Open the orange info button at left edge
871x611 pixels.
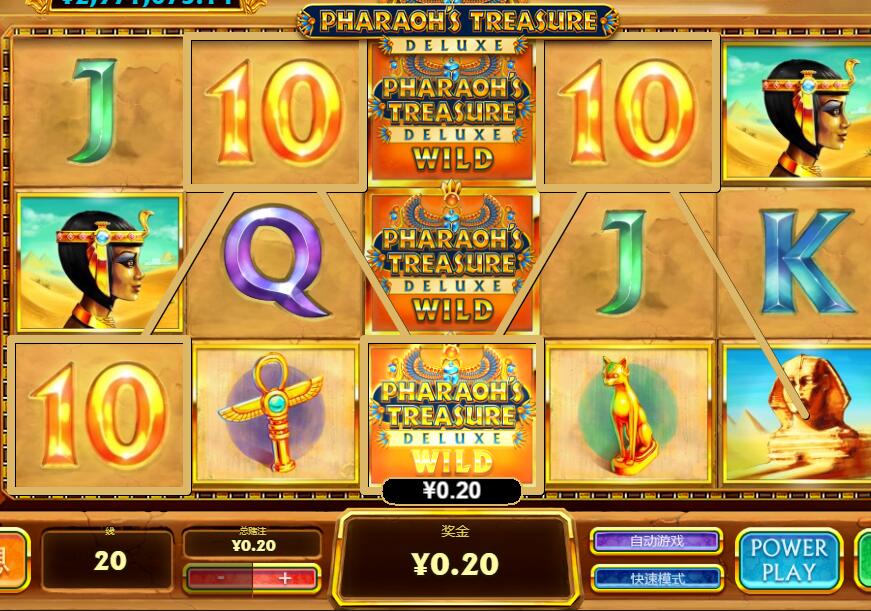point(12,560)
